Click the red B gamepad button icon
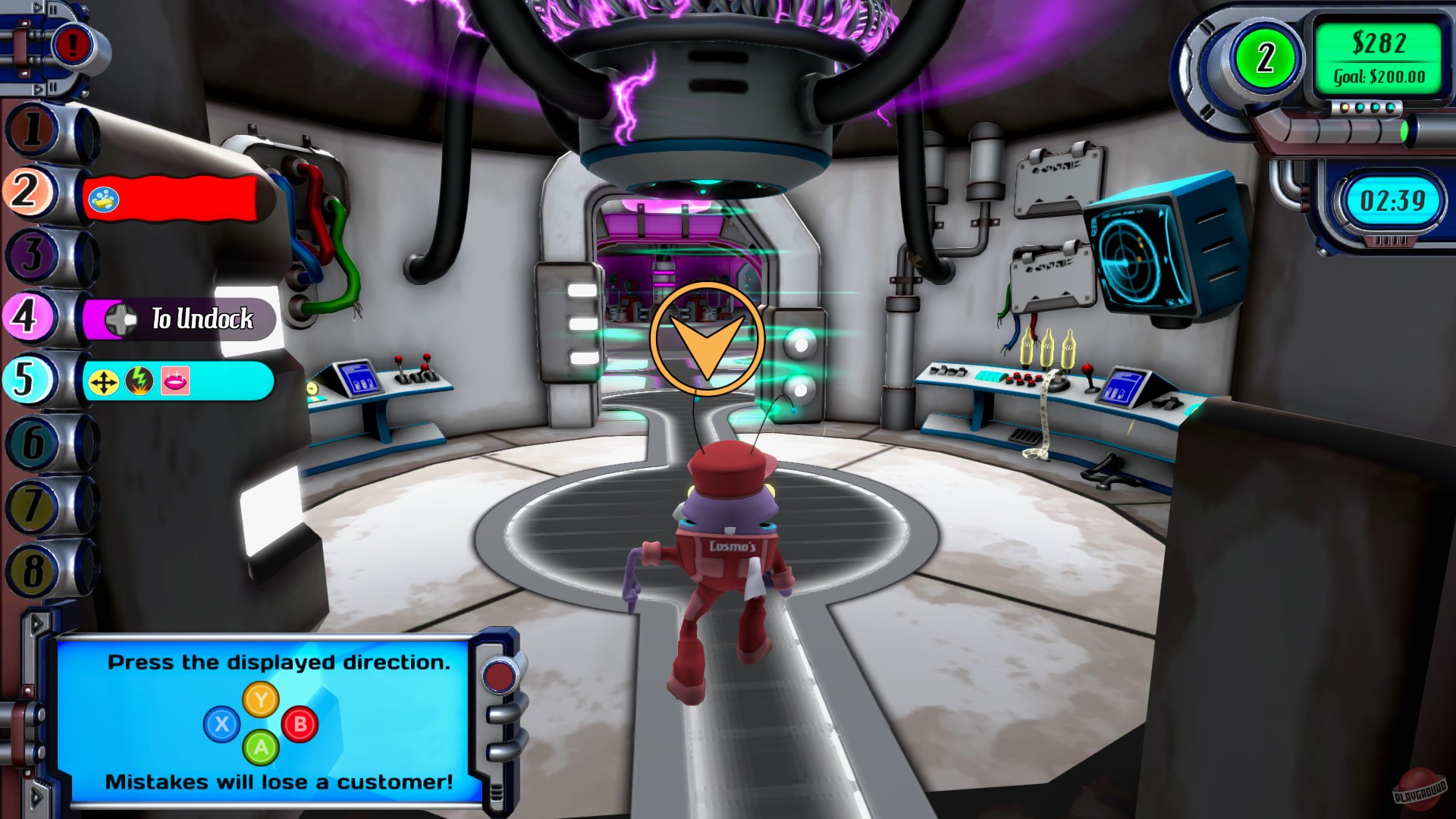Image resolution: width=1456 pixels, height=819 pixels. [302, 723]
